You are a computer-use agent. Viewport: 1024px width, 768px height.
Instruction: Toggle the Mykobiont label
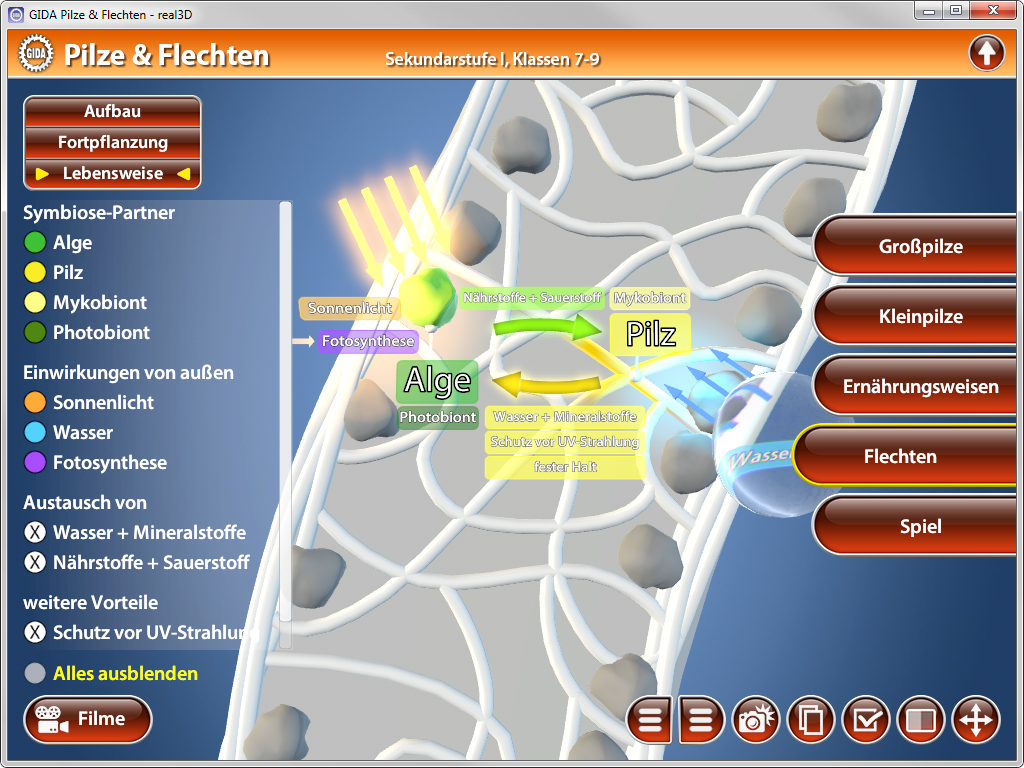tap(35, 302)
